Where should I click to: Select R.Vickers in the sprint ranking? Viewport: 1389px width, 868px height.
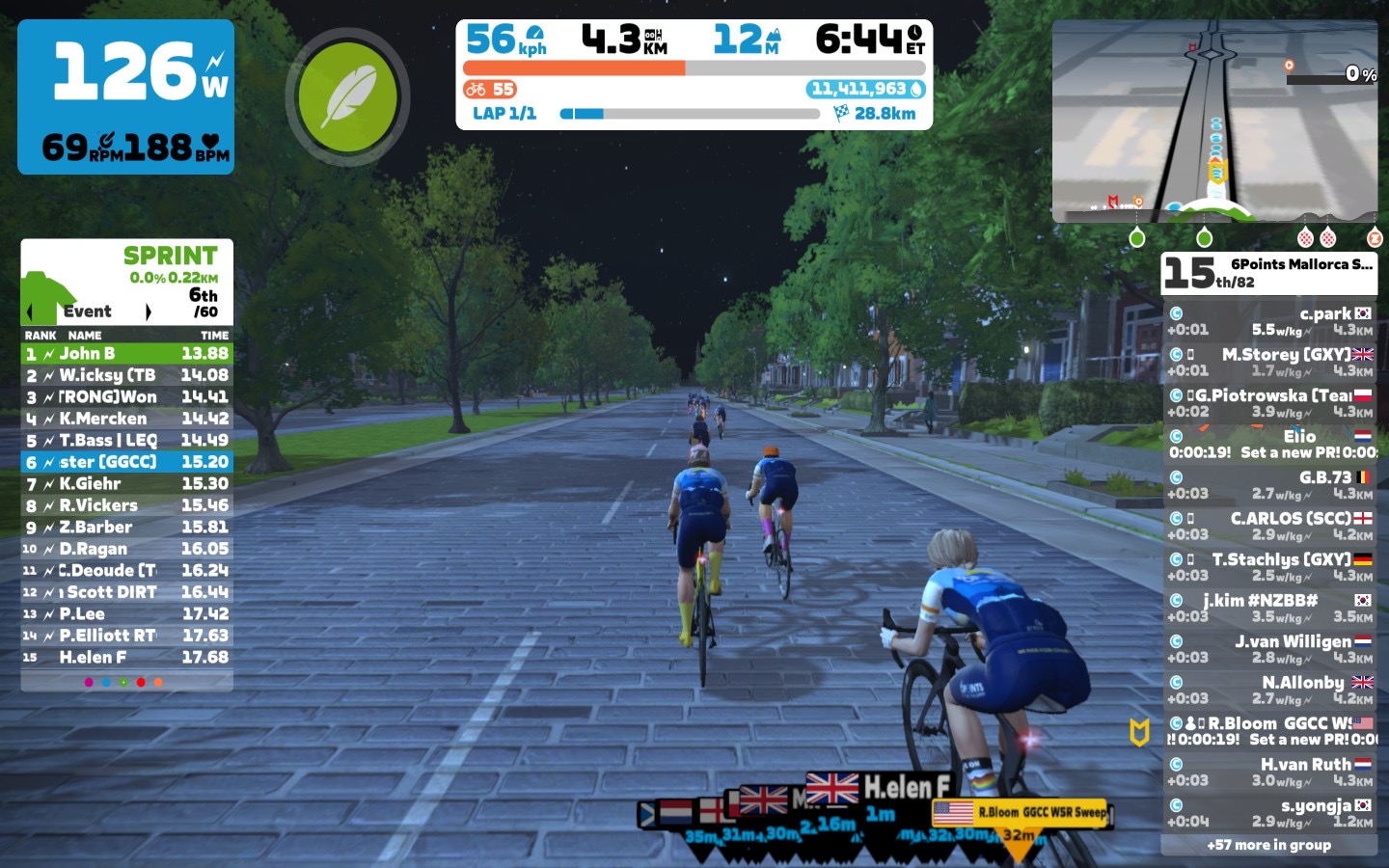pyautogui.click(x=126, y=505)
